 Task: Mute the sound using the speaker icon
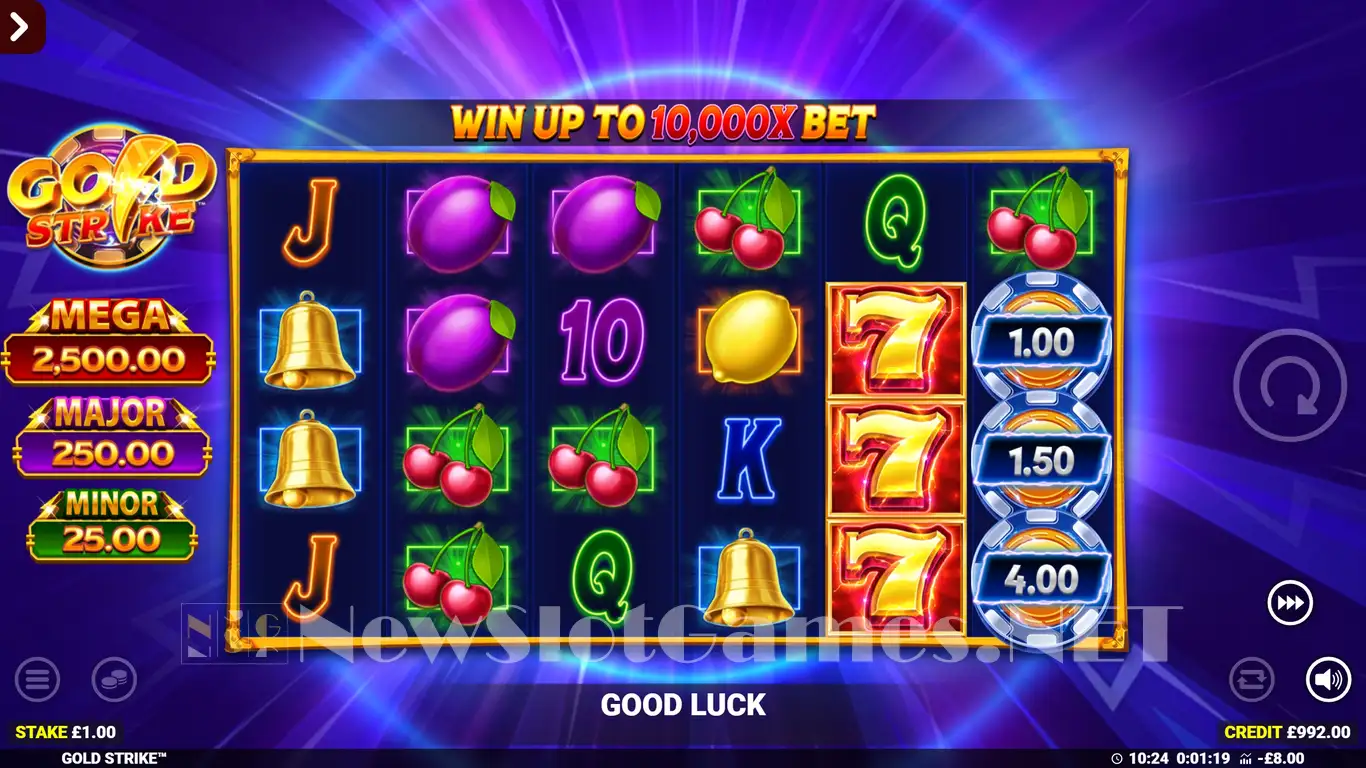pyautogui.click(x=1328, y=680)
